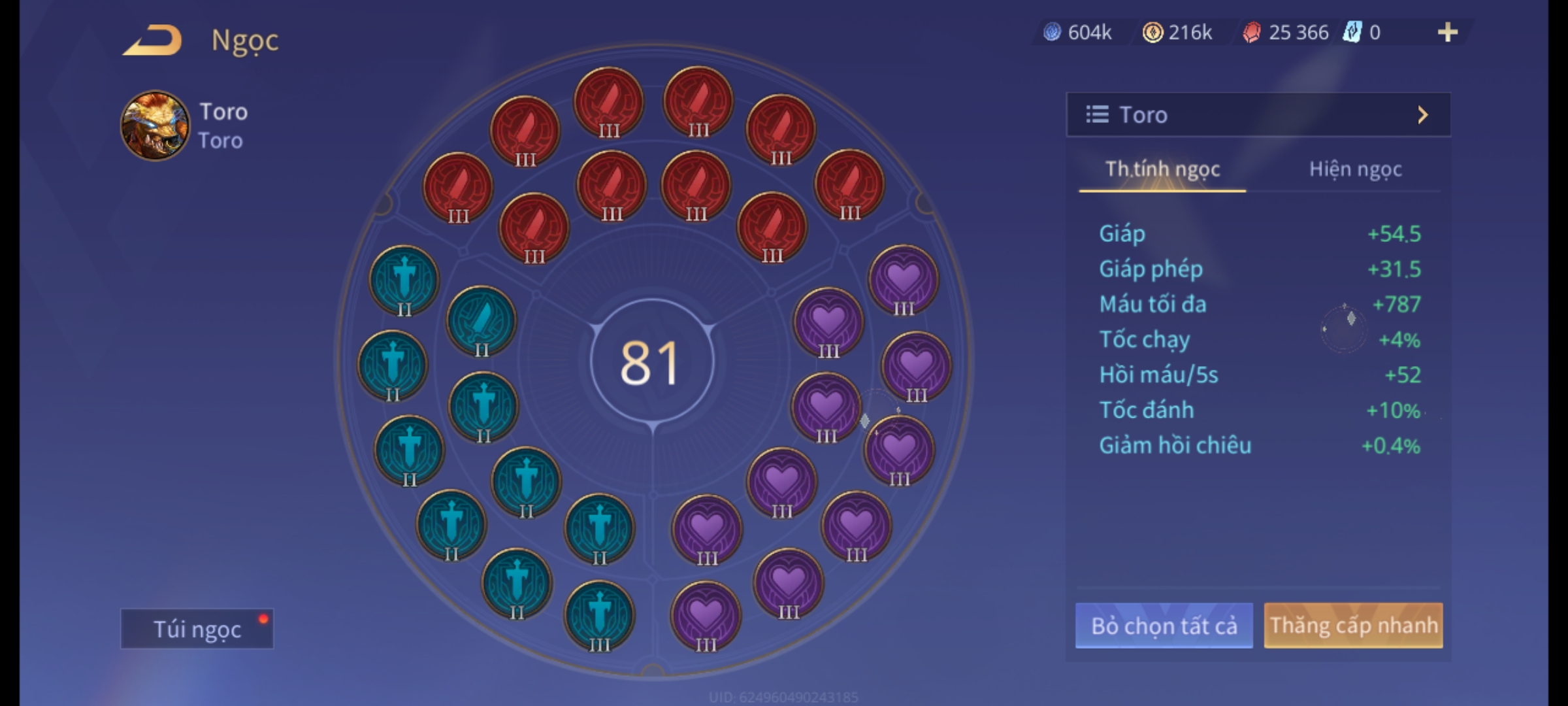This screenshot has height=706, width=1568.
Task: Select the teal blade gem tier II
Action: click(482, 321)
